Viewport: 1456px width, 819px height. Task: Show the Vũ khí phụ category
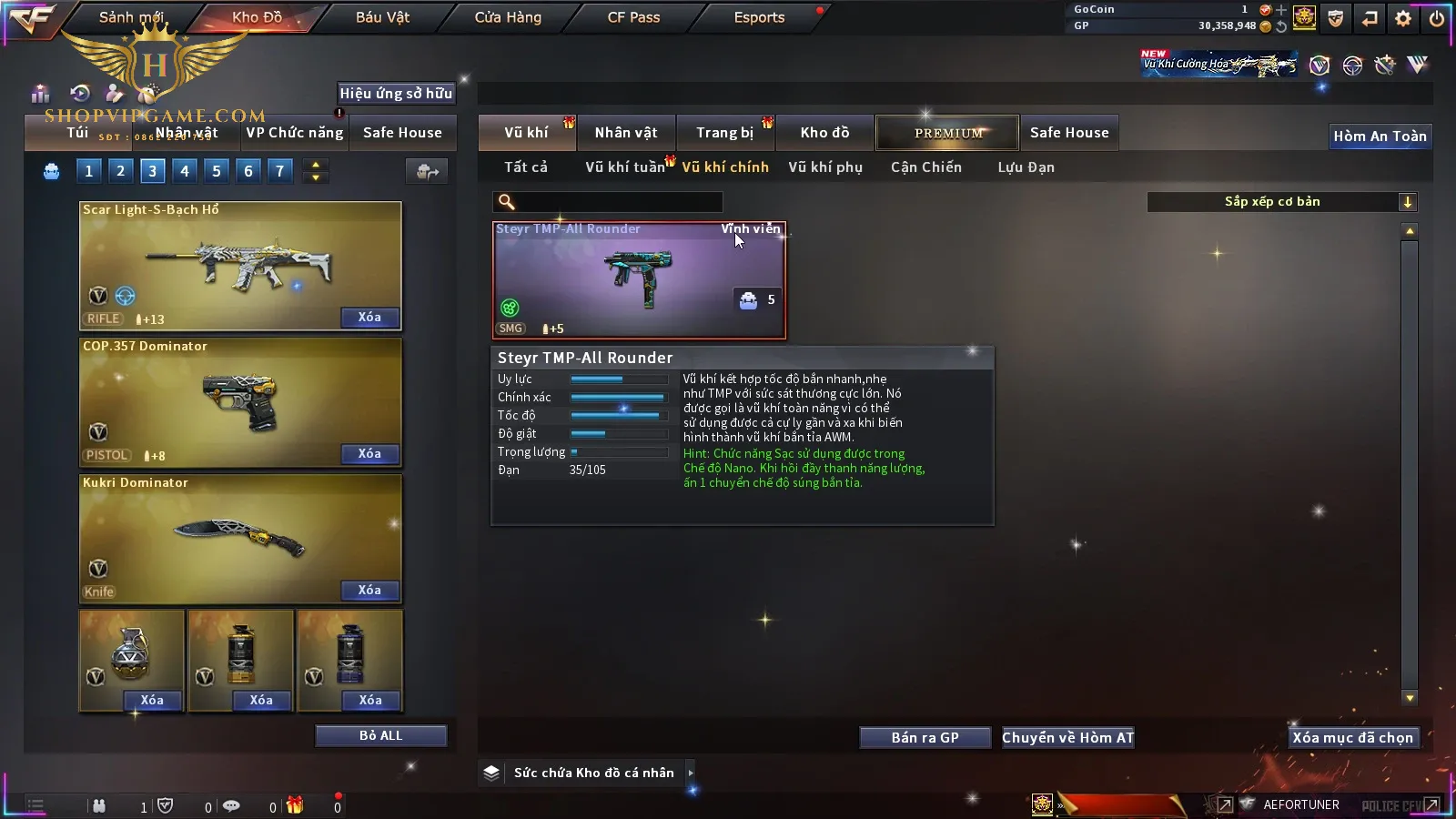(825, 167)
